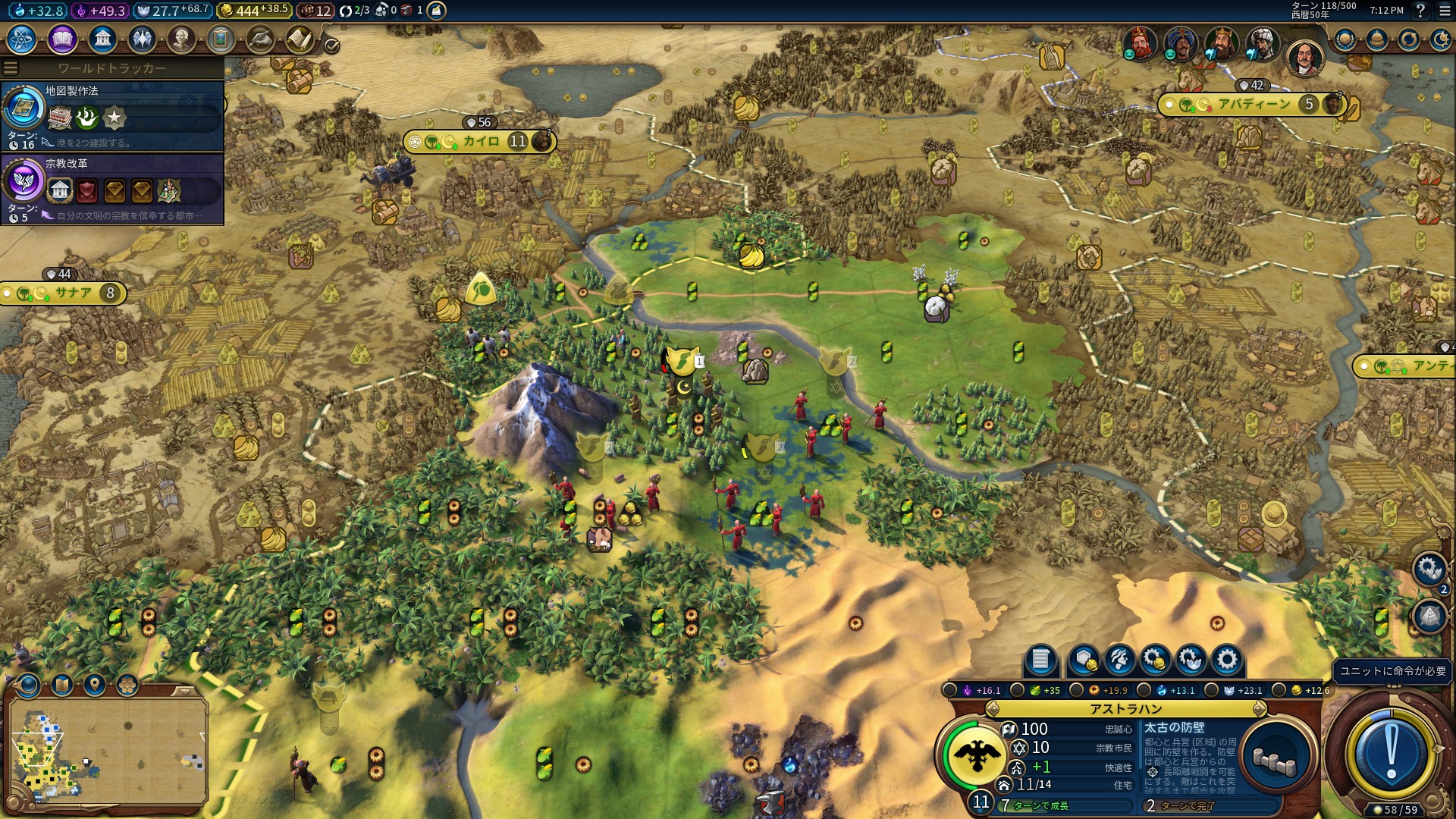The width and height of the screenshot is (1456, 819).
Task: Open the technology tree with the atom icon
Action: [22, 39]
